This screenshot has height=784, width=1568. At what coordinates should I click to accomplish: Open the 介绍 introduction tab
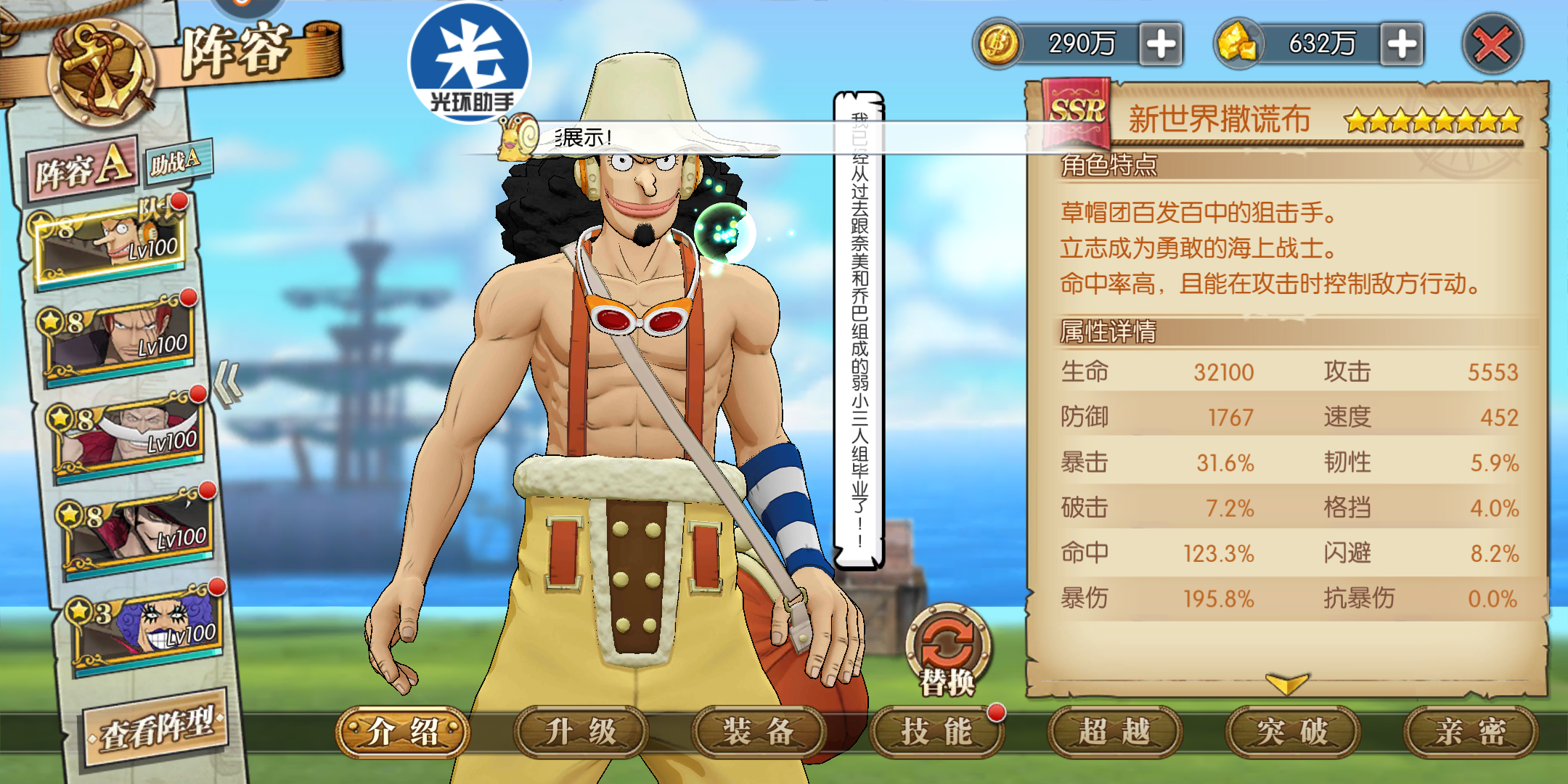pos(402,732)
